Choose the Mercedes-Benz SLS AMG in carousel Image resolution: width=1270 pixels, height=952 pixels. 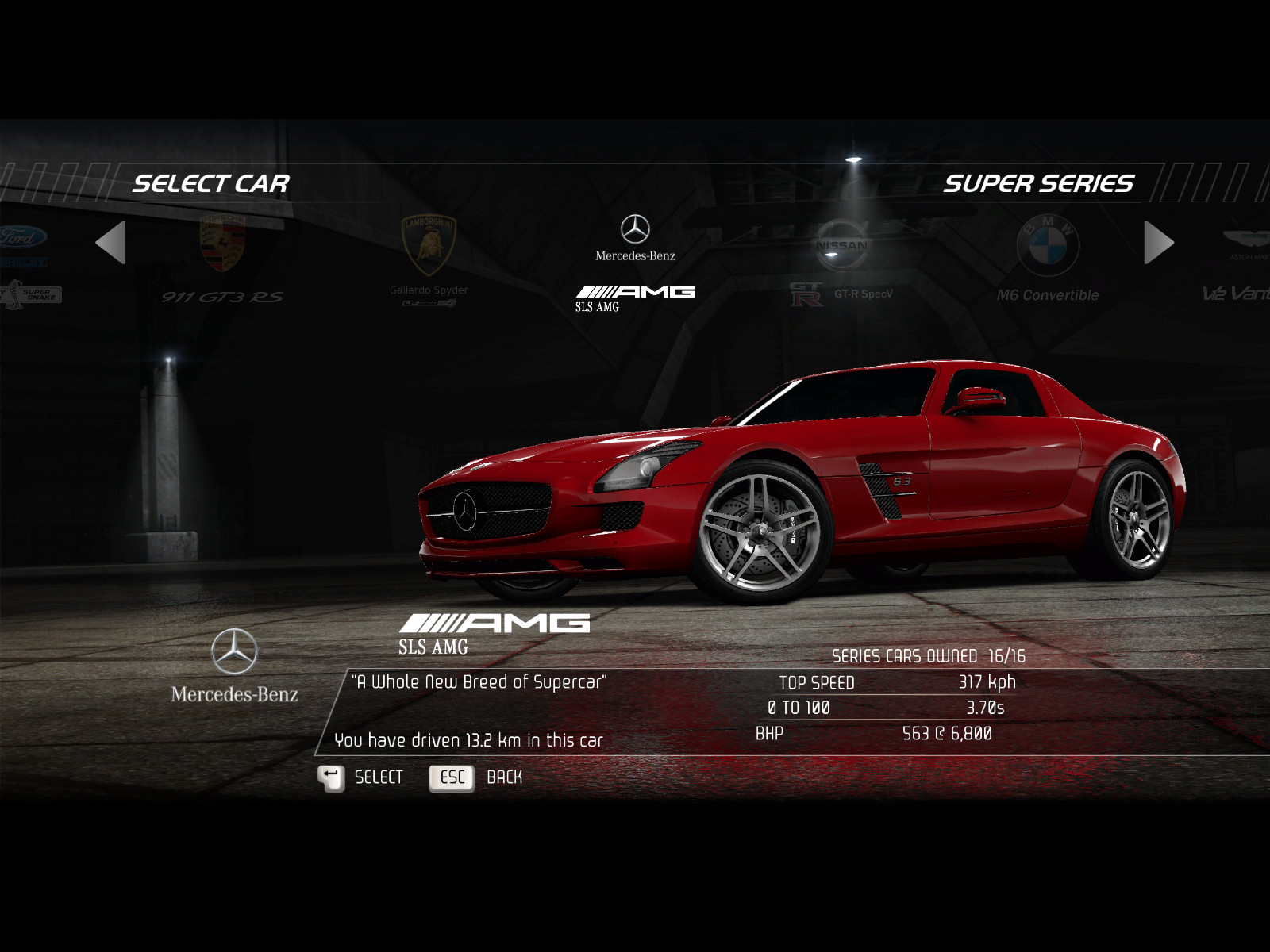tap(635, 262)
